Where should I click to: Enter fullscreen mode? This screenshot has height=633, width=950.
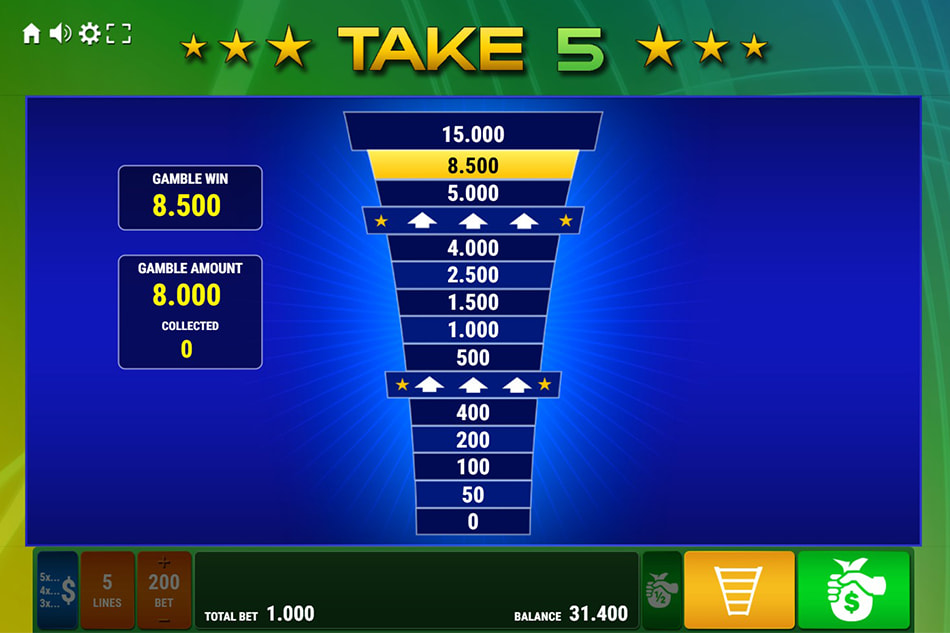coord(119,34)
